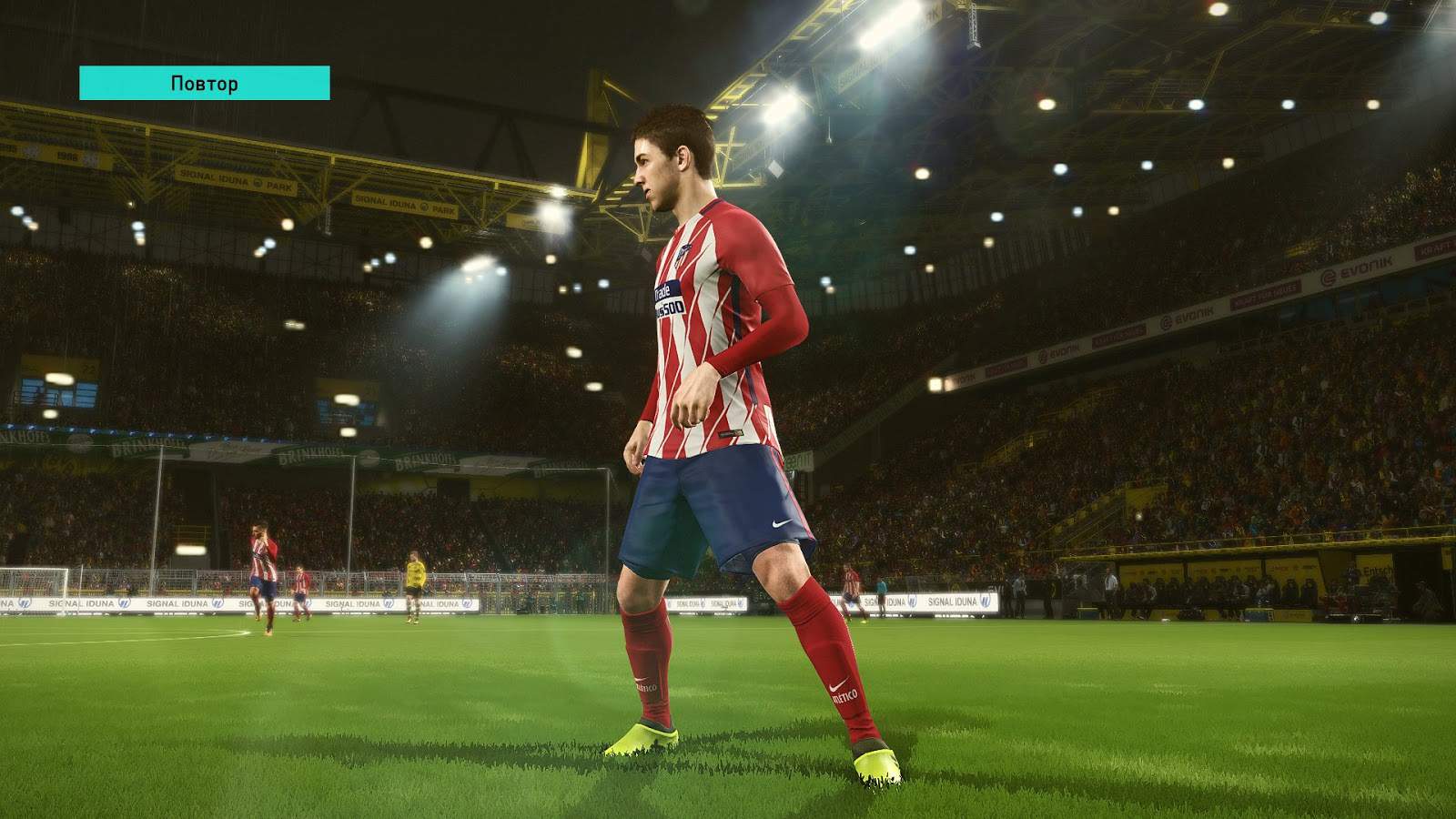Click the Повтор replay banner
The image size is (1456, 819).
coord(205,83)
